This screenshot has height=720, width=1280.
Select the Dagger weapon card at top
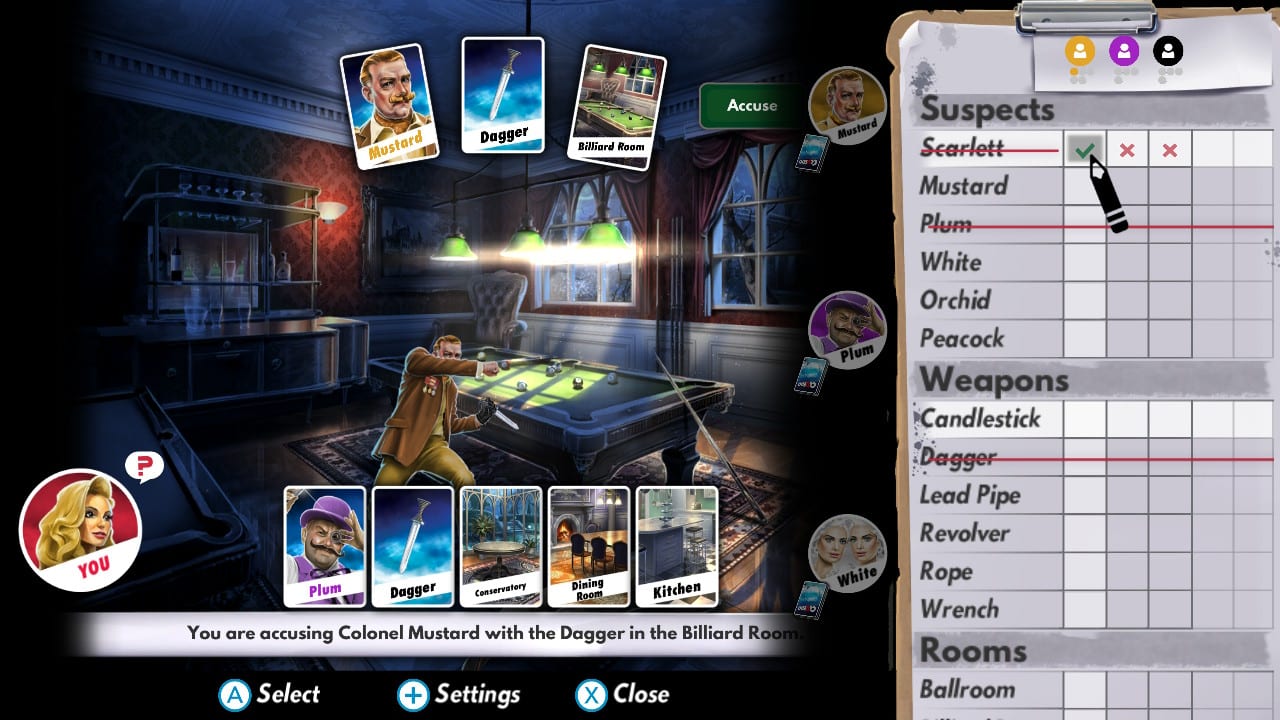tap(503, 95)
